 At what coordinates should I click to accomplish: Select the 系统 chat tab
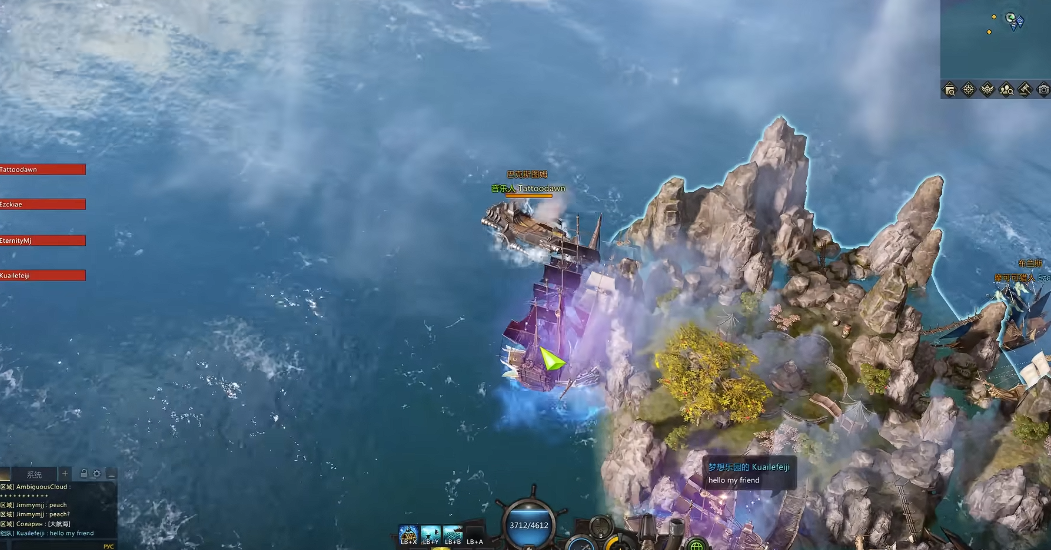(35, 473)
